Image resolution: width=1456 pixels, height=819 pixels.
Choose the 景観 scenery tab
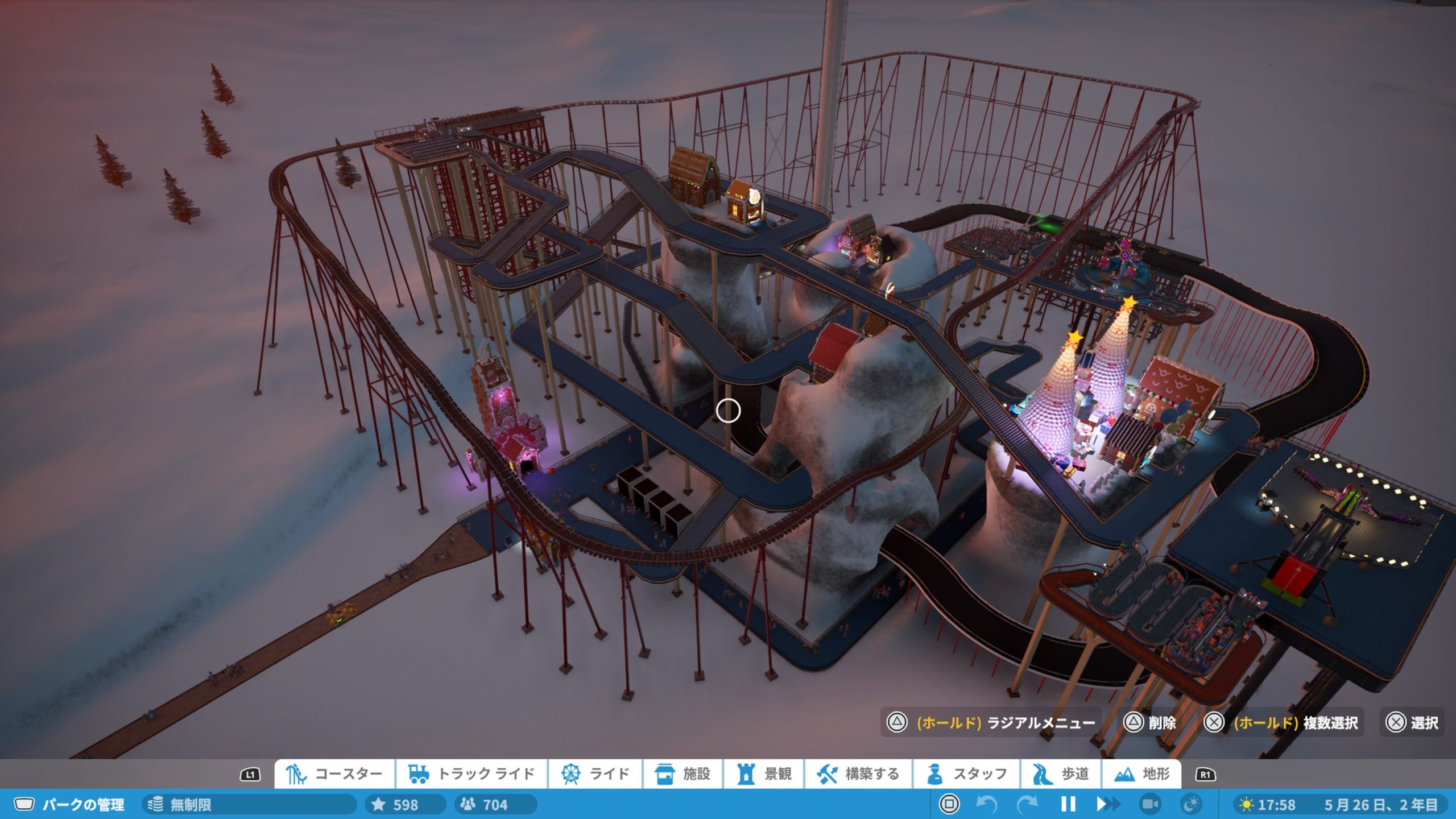coord(764,774)
